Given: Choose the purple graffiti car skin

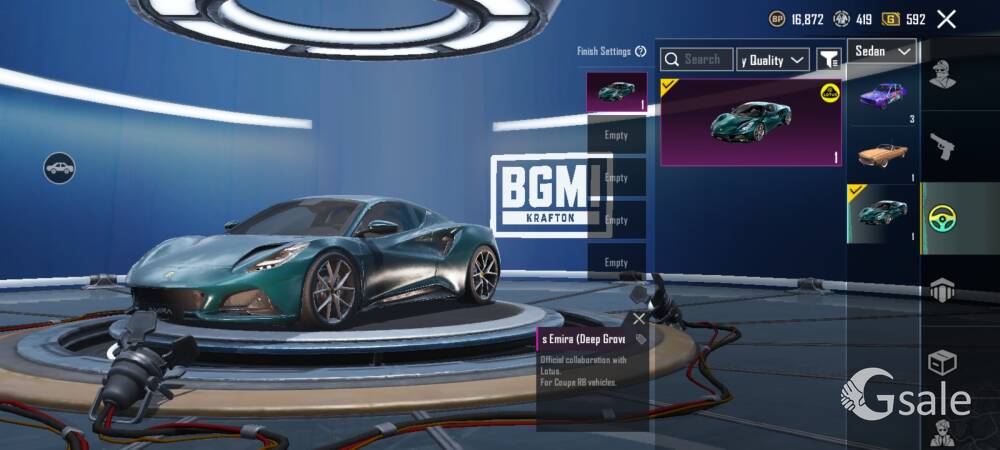Looking at the screenshot, I should coord(883,97).
